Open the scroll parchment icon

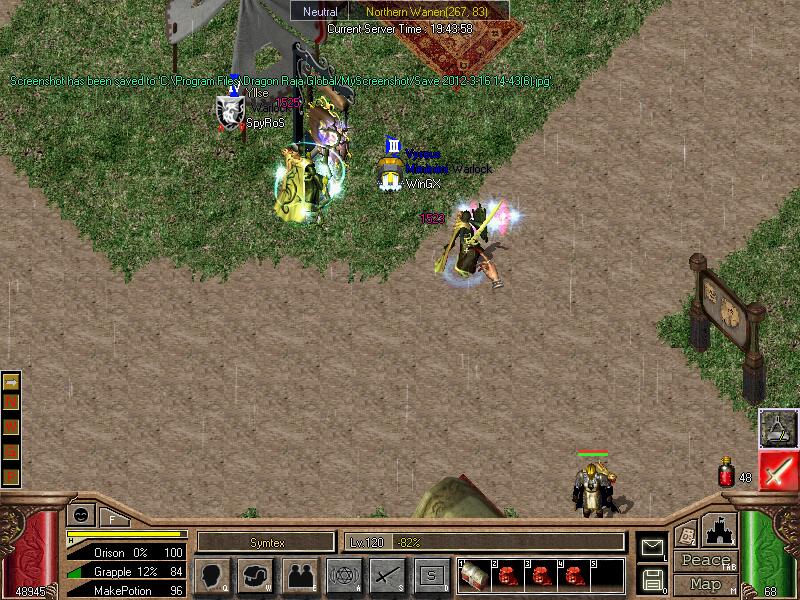[687, 534]
